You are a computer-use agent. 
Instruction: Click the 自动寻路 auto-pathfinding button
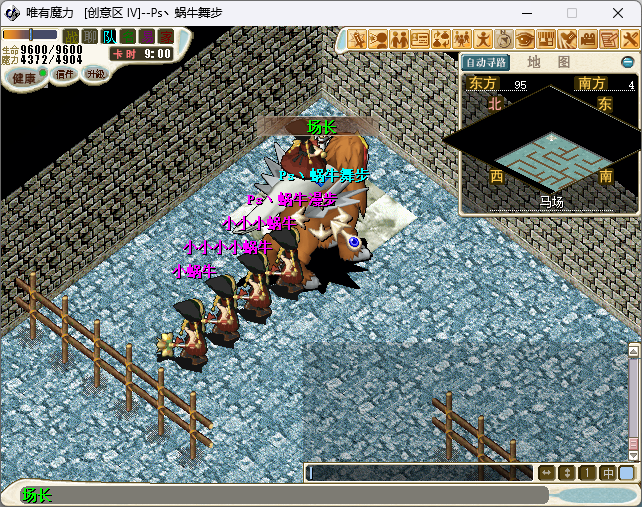point(487,62)
